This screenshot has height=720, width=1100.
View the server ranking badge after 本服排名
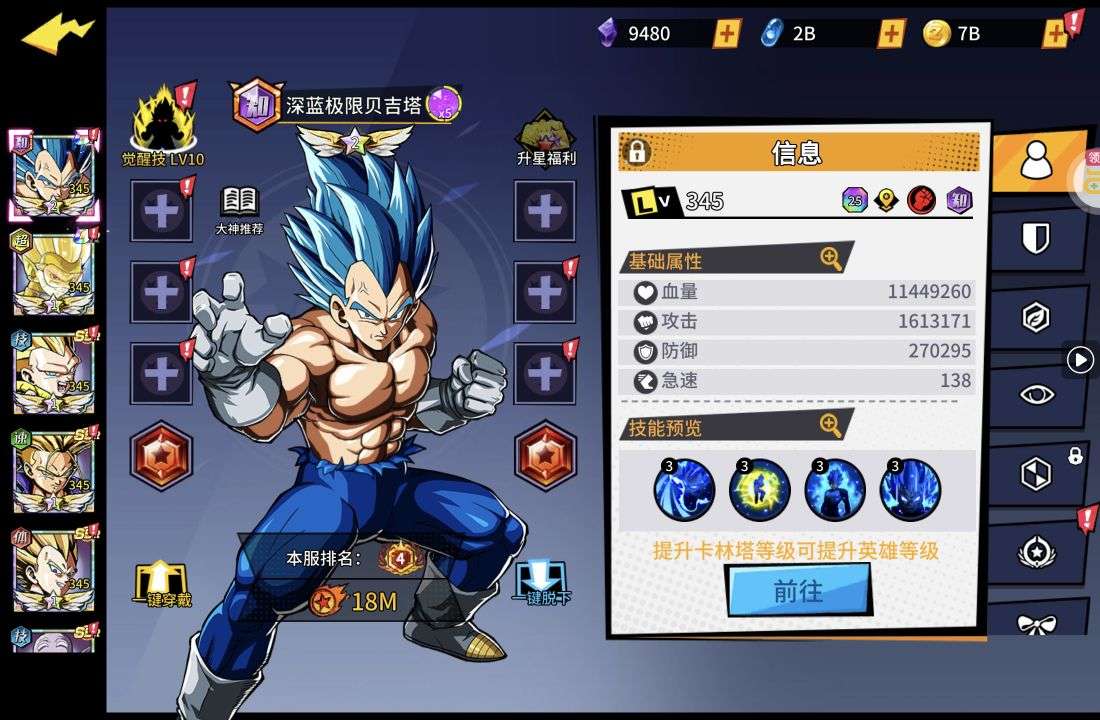coord(400,558)
